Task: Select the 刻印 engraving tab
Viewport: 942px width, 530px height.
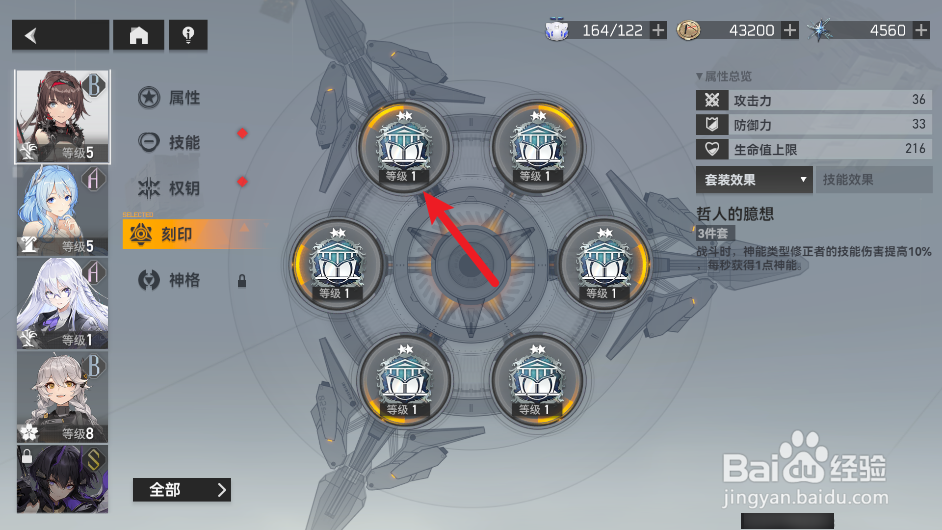Action: [x=176, y=235]
